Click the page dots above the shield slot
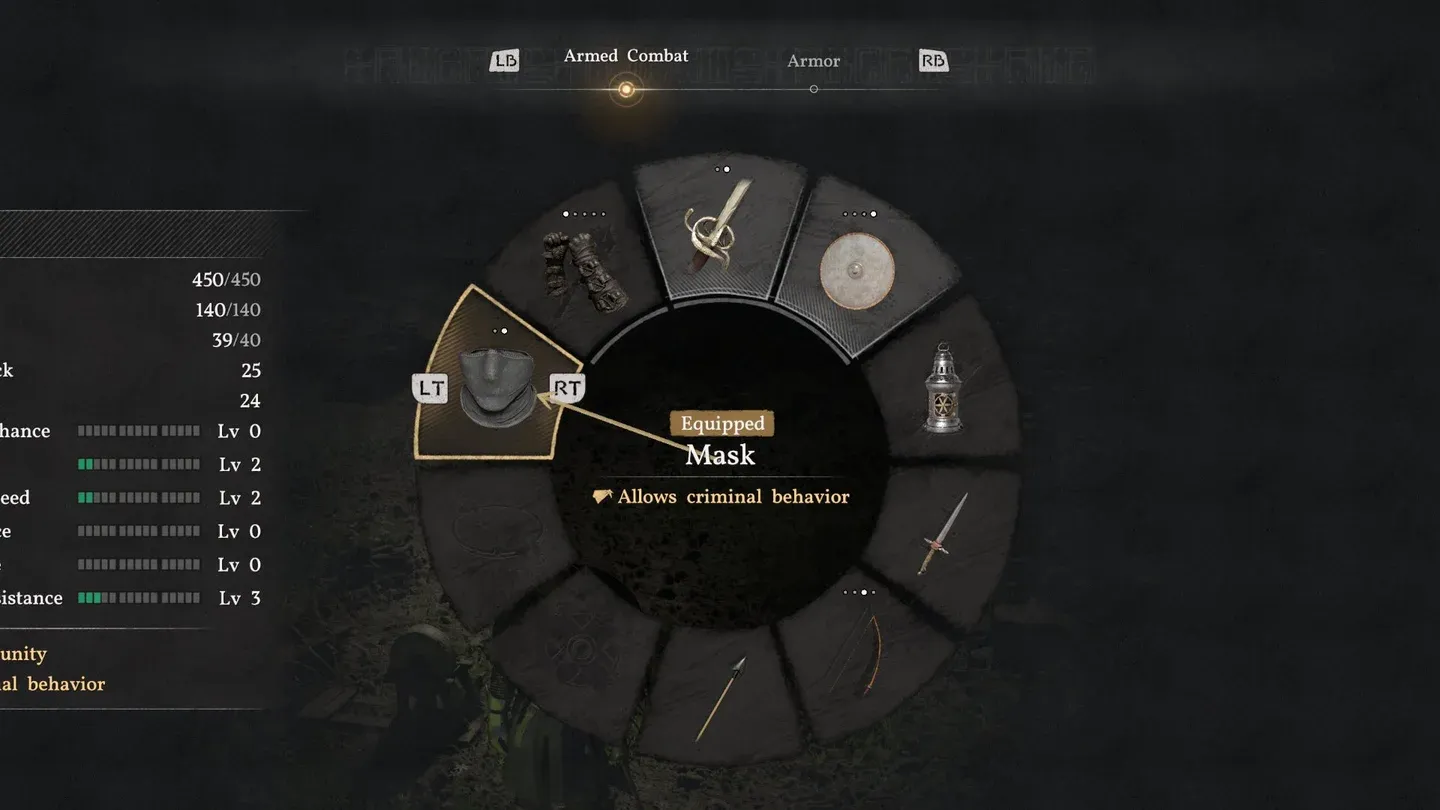The image size is (1440, 810). tap(862, 212)
